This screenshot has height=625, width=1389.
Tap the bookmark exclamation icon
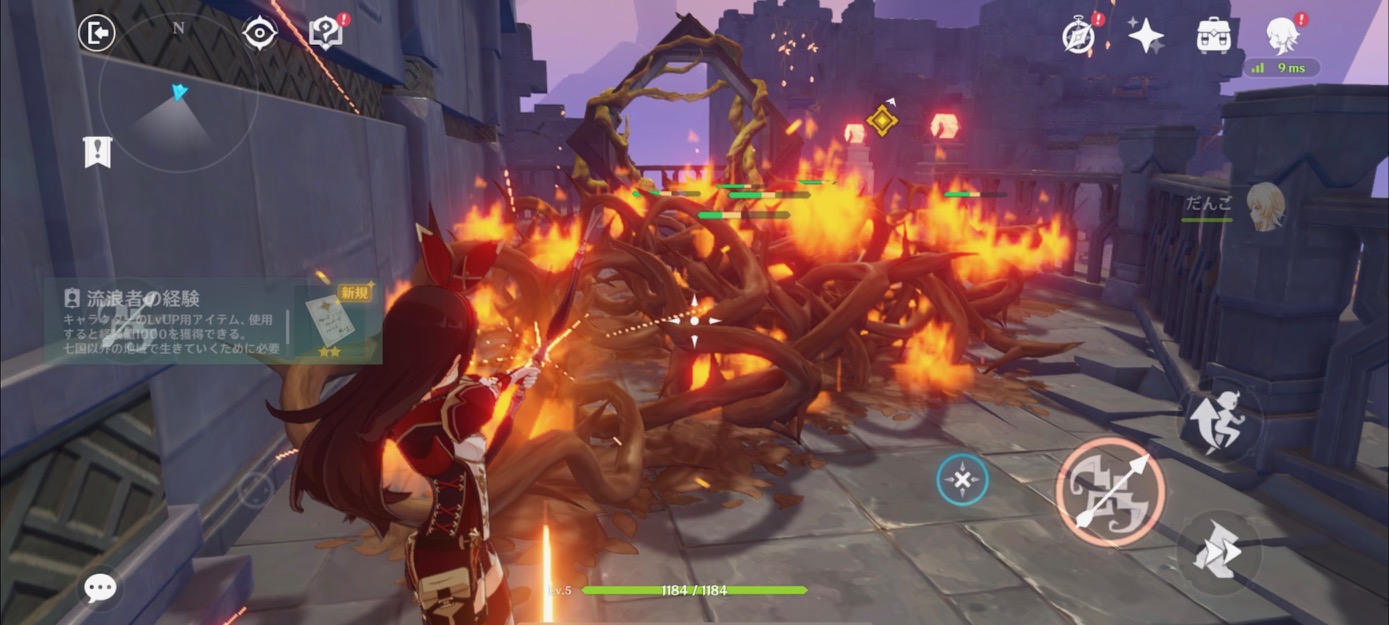97,152
